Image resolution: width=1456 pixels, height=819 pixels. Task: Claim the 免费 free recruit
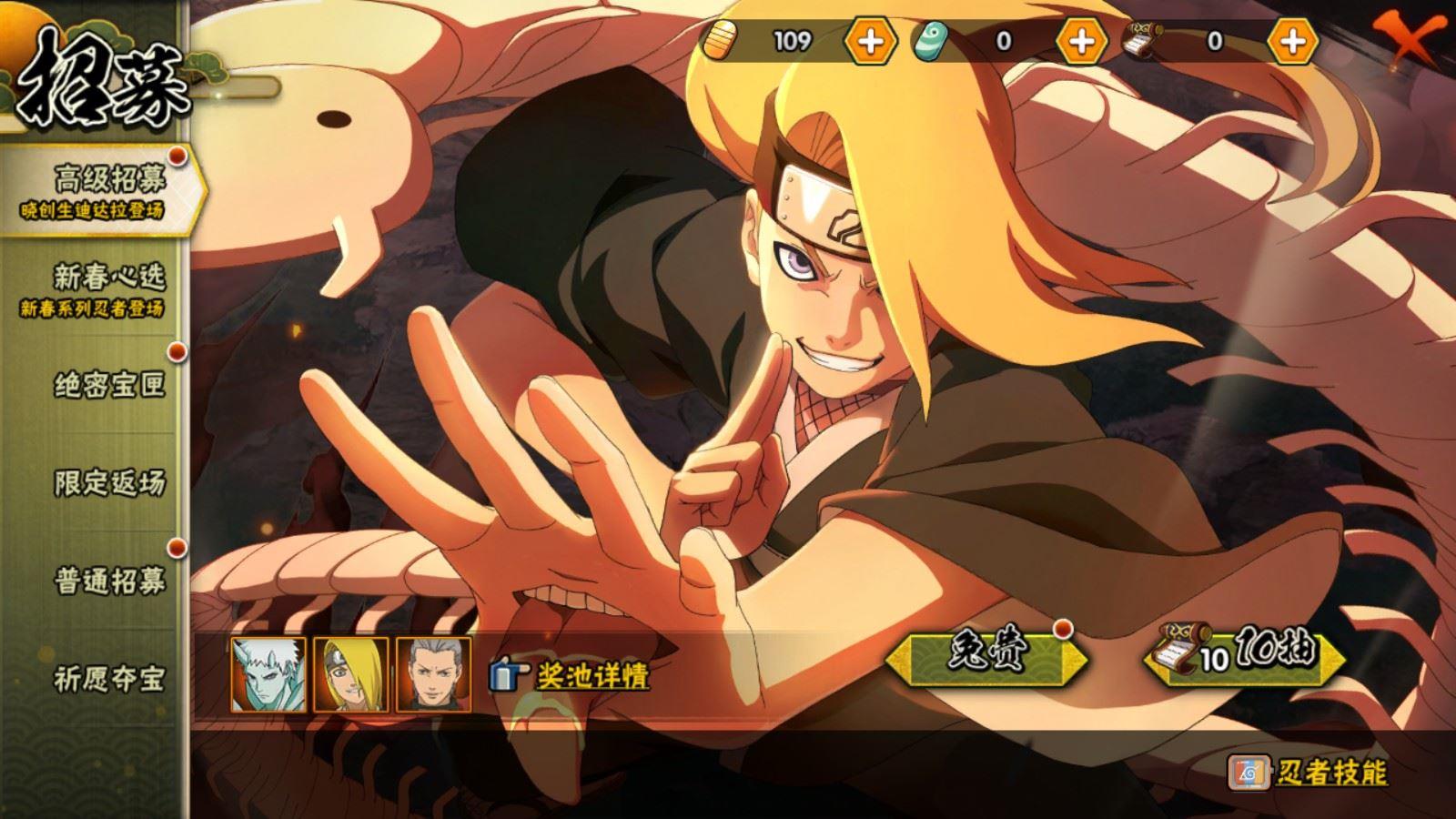click(x=986, y=653)
